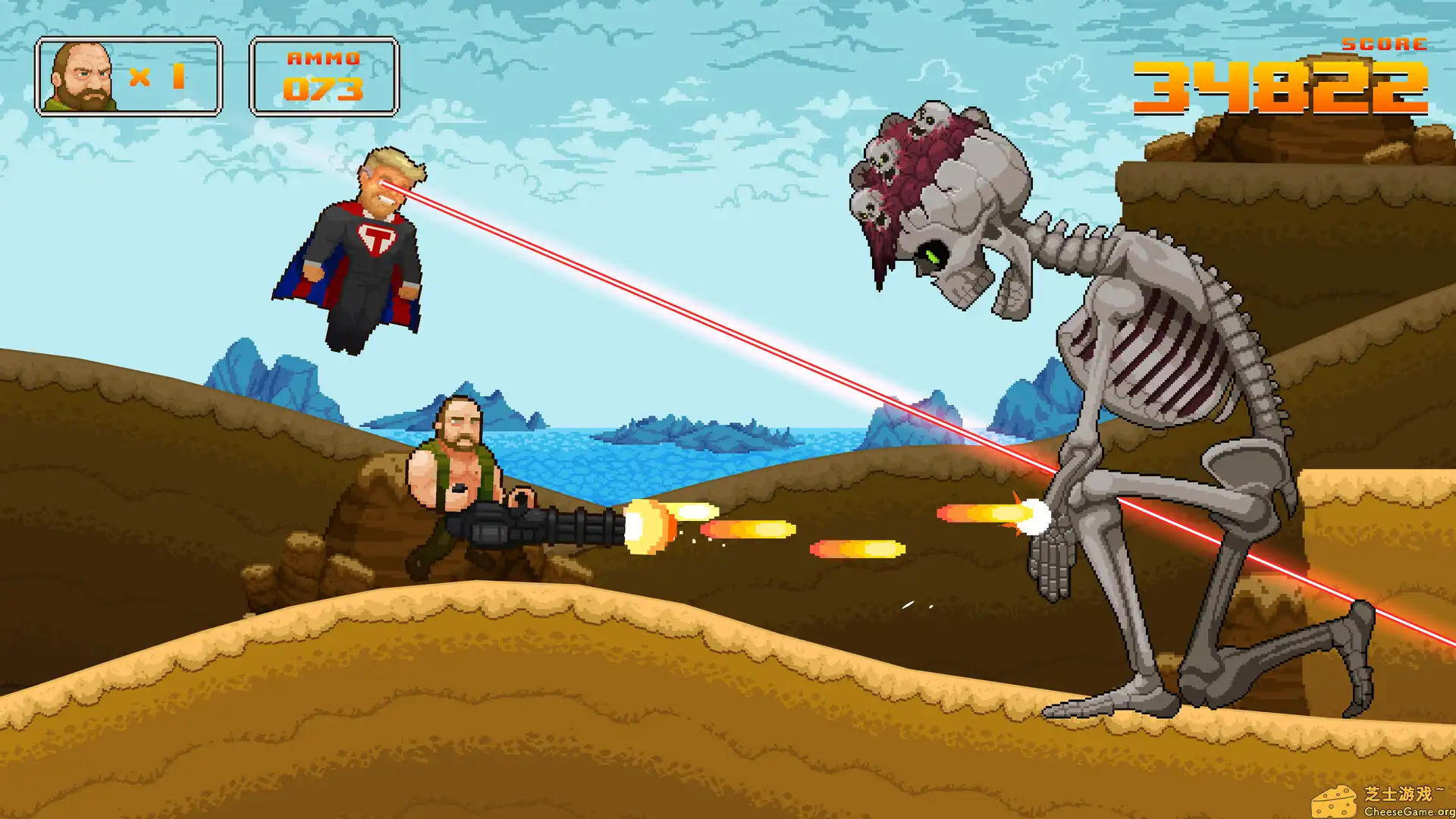Screen dimensions: 1456x819
Task: Click the score number 34822
Action: tap(1282, 87)
